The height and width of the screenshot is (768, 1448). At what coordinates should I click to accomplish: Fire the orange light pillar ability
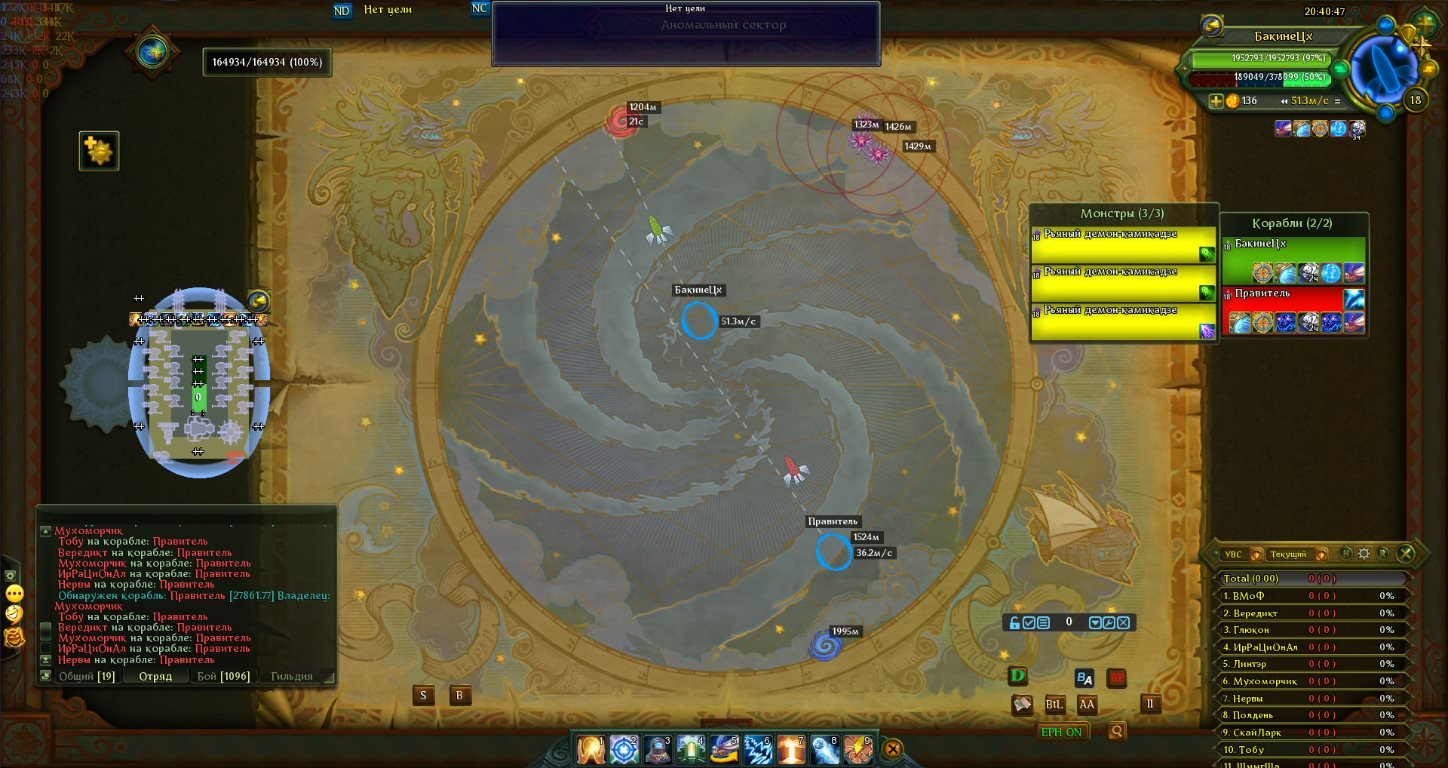click(791, 749)
